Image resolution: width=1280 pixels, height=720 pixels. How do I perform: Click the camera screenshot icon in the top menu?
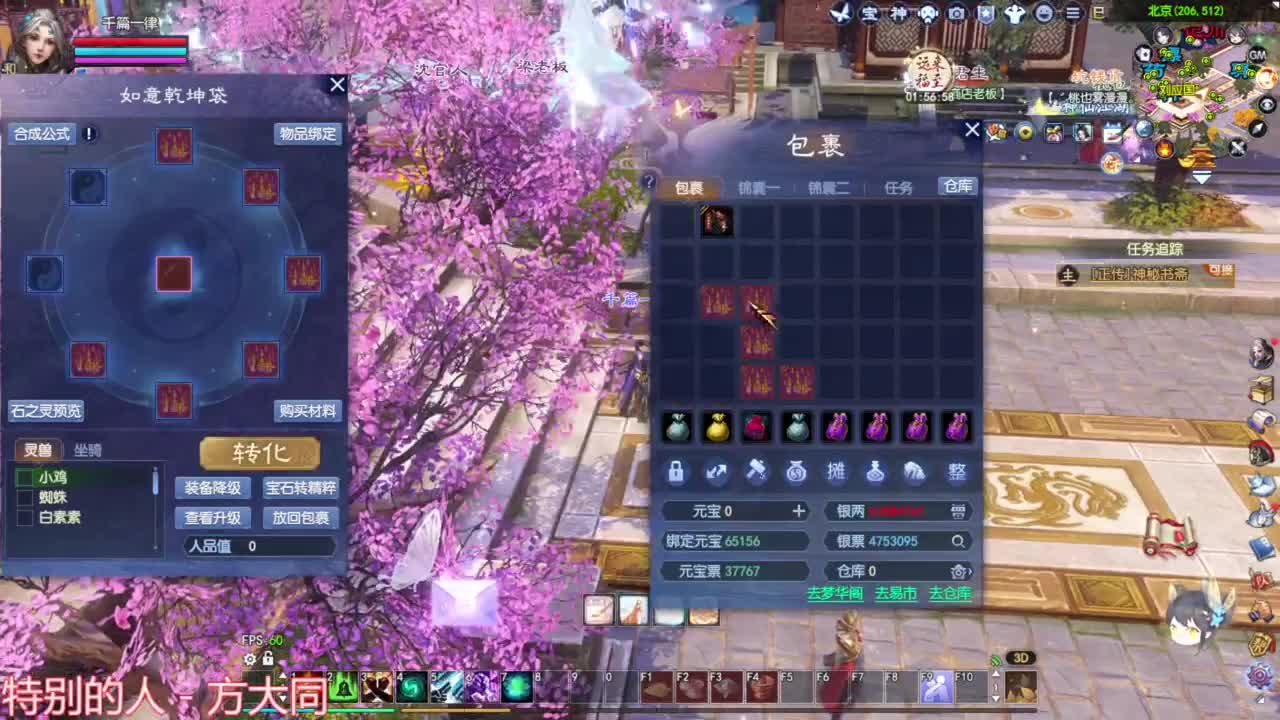955,13
